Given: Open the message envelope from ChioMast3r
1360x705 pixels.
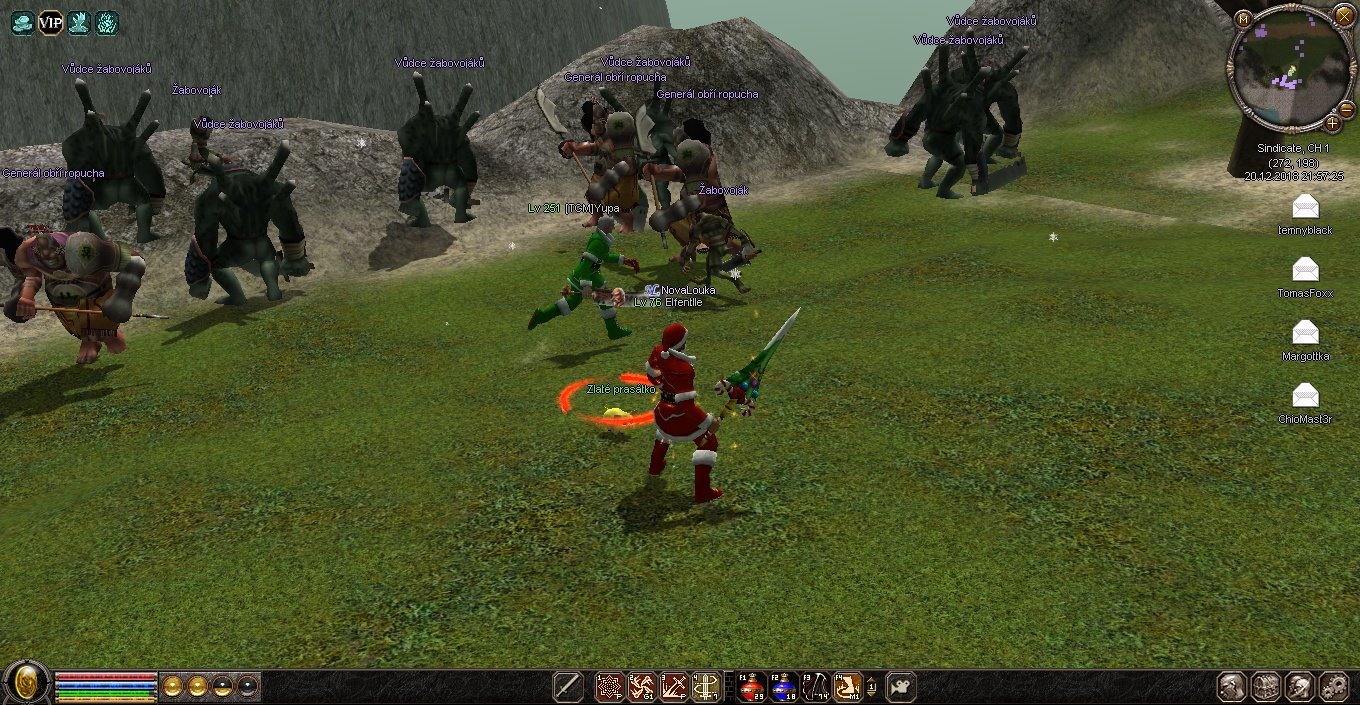Looking at the screenshot, I should point(1305,395).
